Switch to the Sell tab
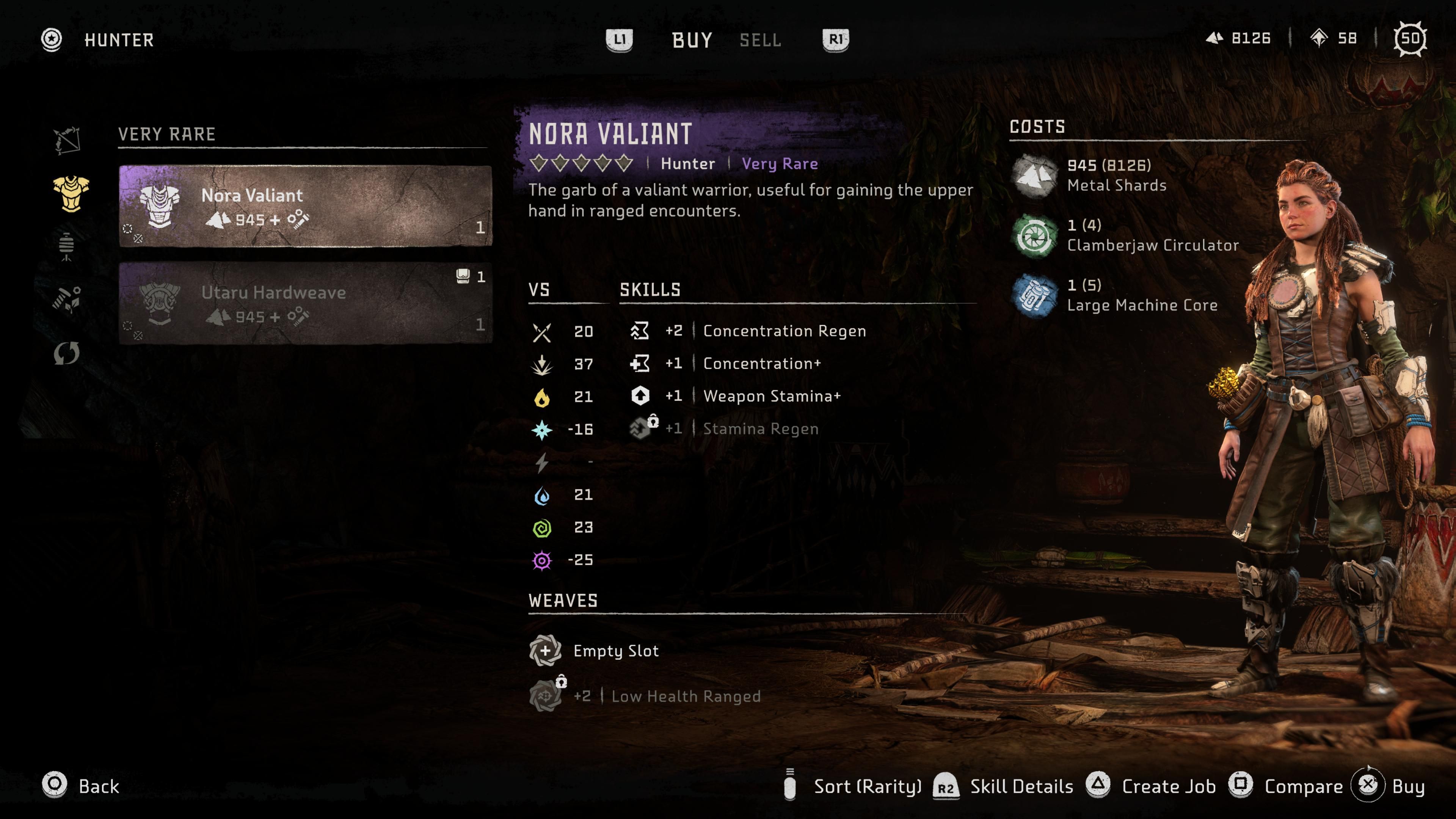1456x819 pixels. click(760, 40)
